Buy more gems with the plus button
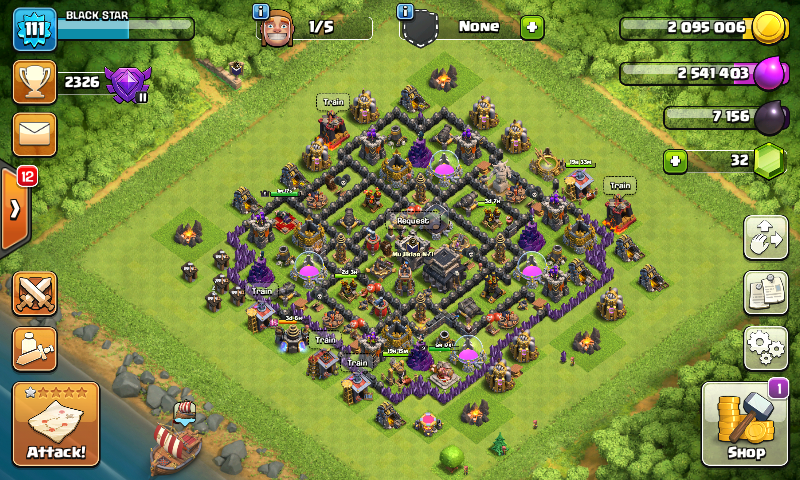 click(x=676, y=160)
